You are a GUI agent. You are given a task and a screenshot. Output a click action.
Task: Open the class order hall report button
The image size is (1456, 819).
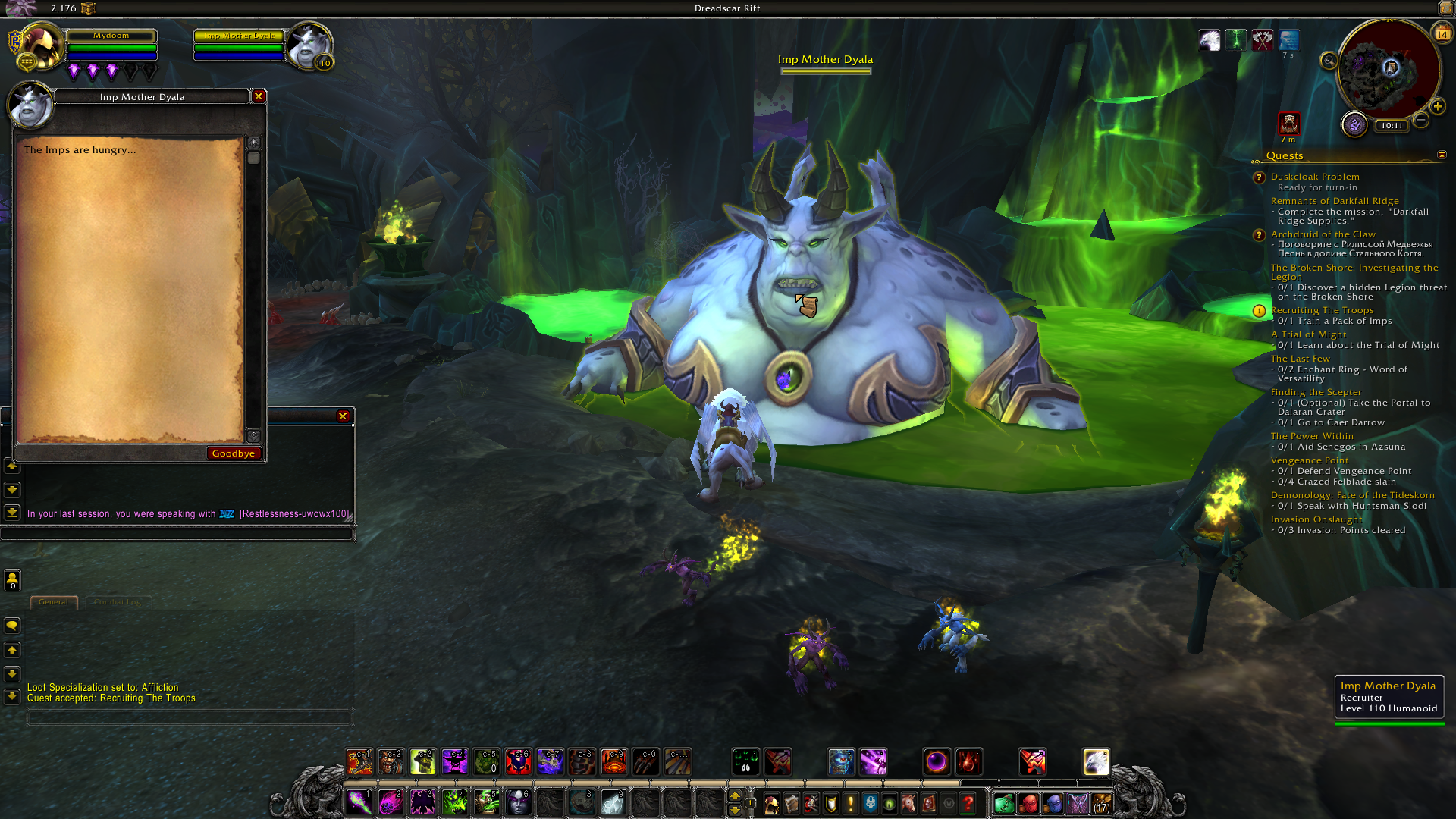pos(1354,124)
